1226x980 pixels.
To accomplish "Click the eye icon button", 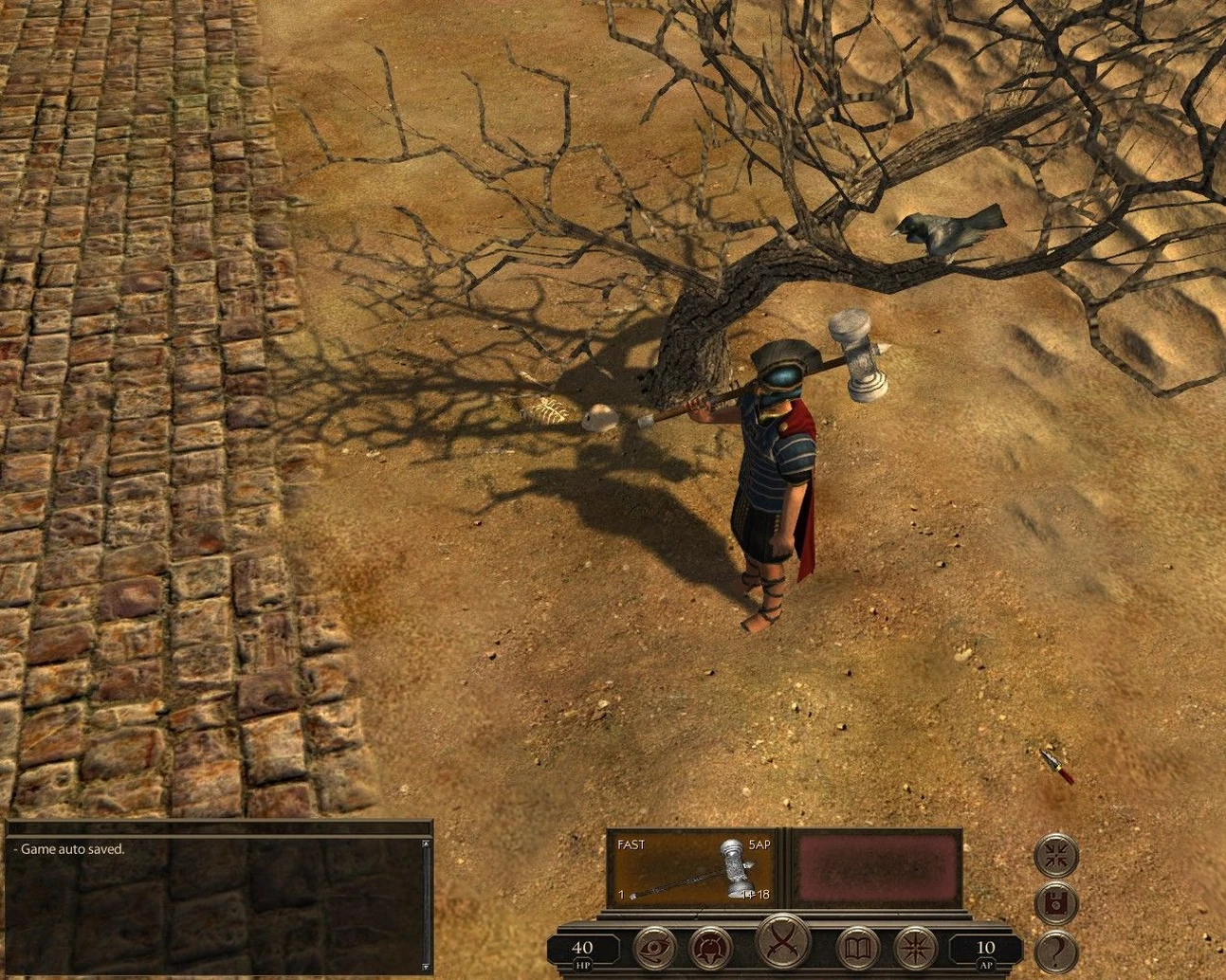I will tap(654, 947).
